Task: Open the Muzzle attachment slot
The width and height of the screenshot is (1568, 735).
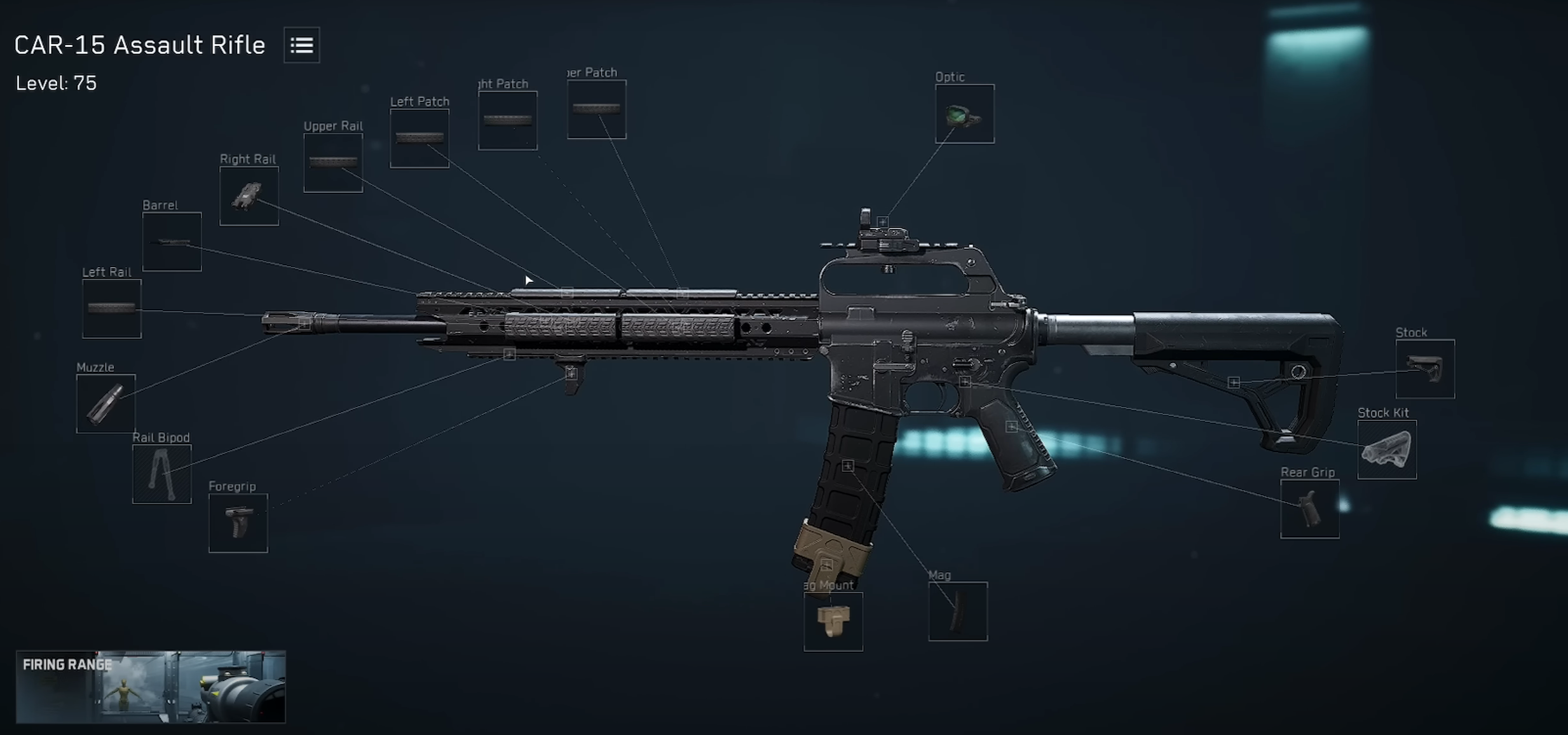Action: tap(106, 405)
